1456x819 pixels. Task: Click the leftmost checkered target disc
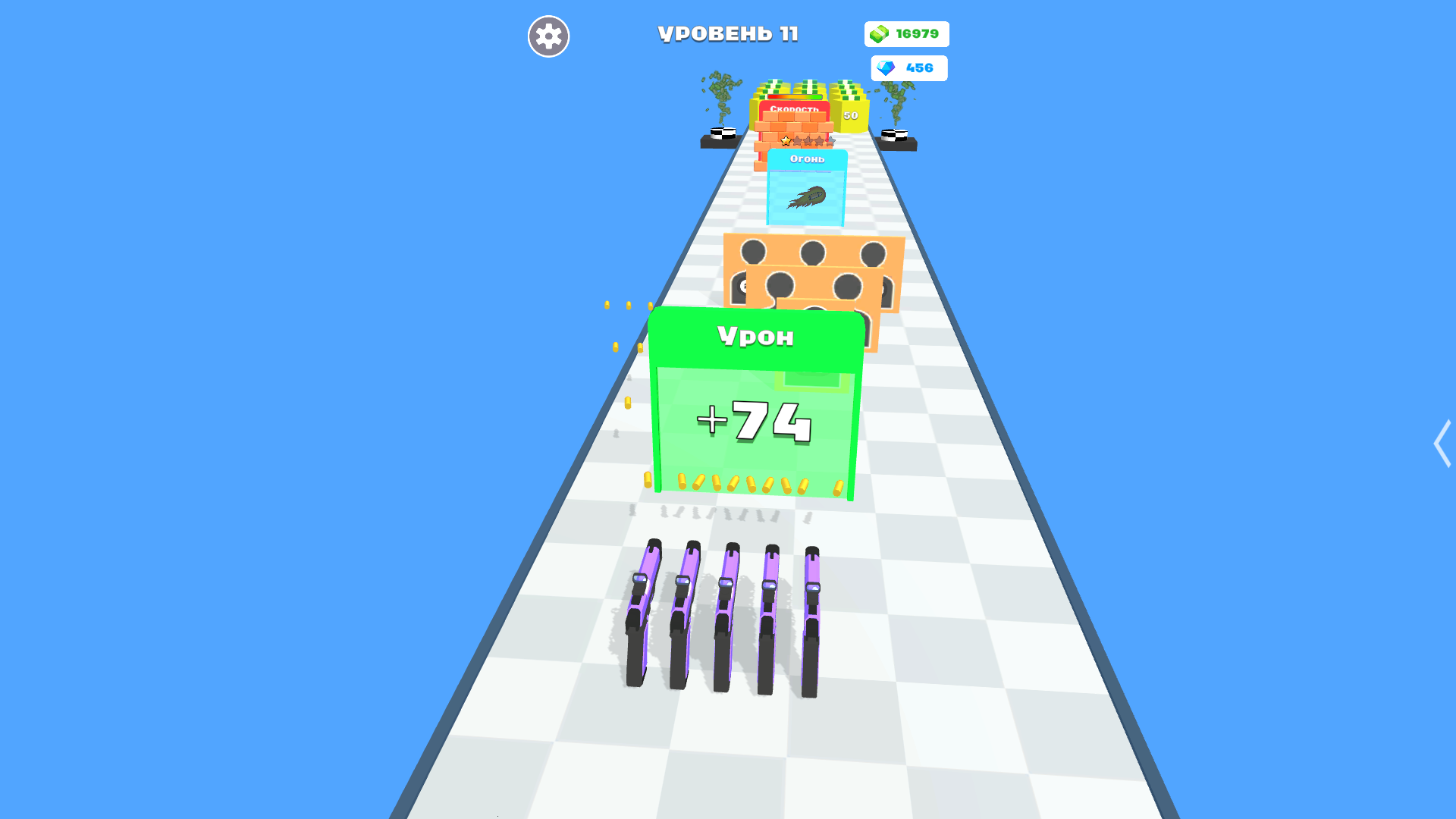point(723,133)
